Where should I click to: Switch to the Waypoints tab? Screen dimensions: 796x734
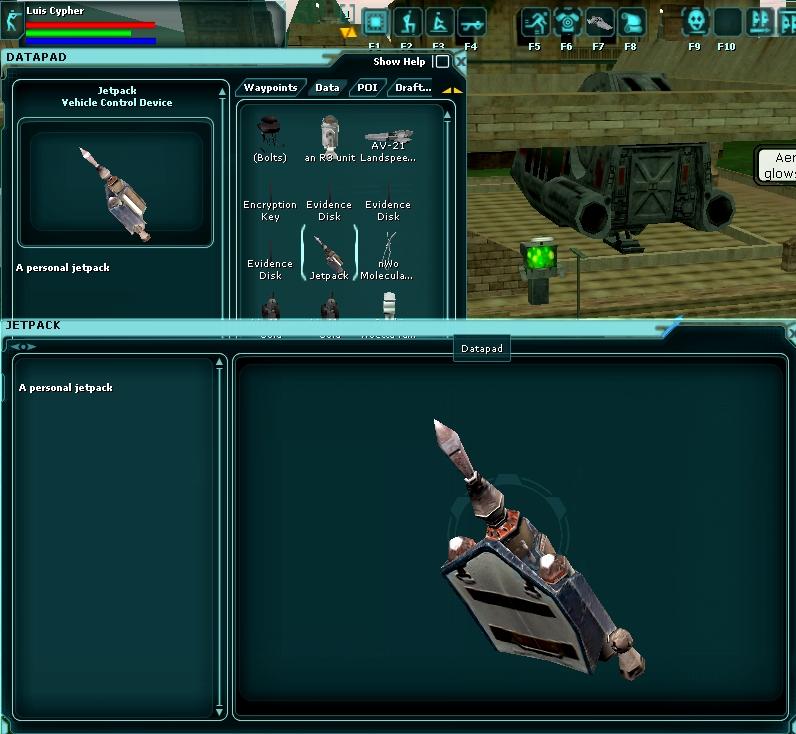point(270,88)
